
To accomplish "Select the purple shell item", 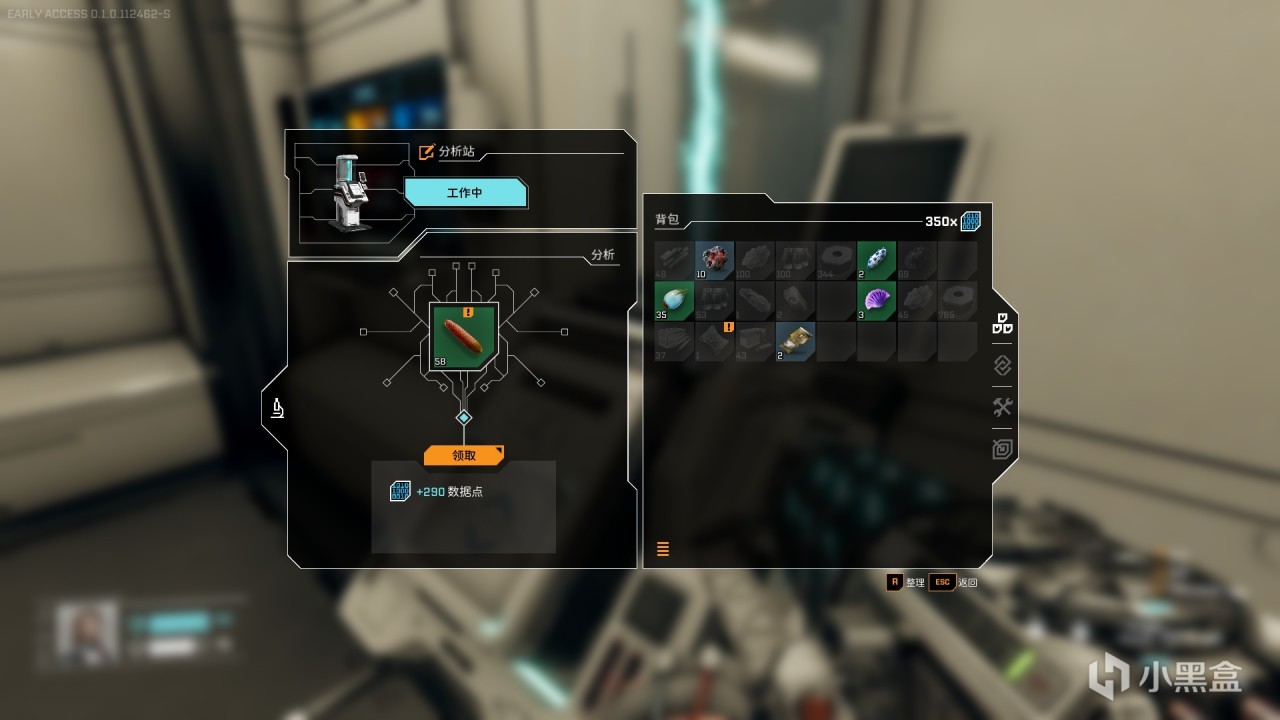I will pos(876,300).
